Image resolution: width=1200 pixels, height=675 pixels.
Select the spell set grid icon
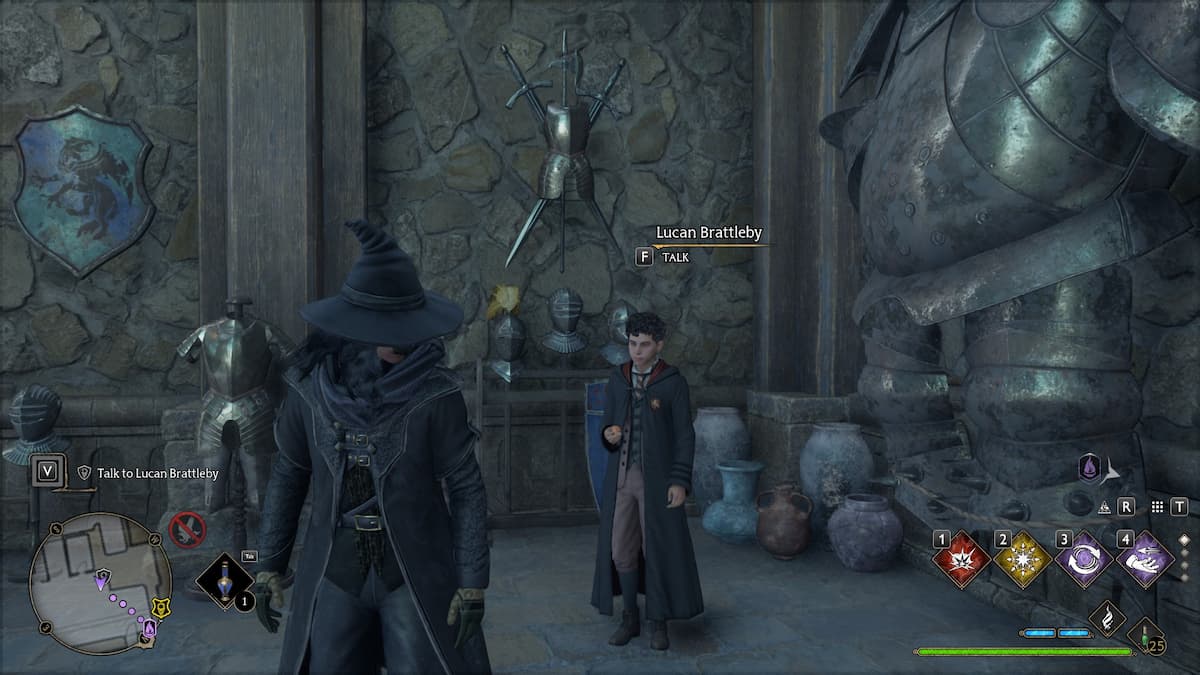(x=1158, y=507)
